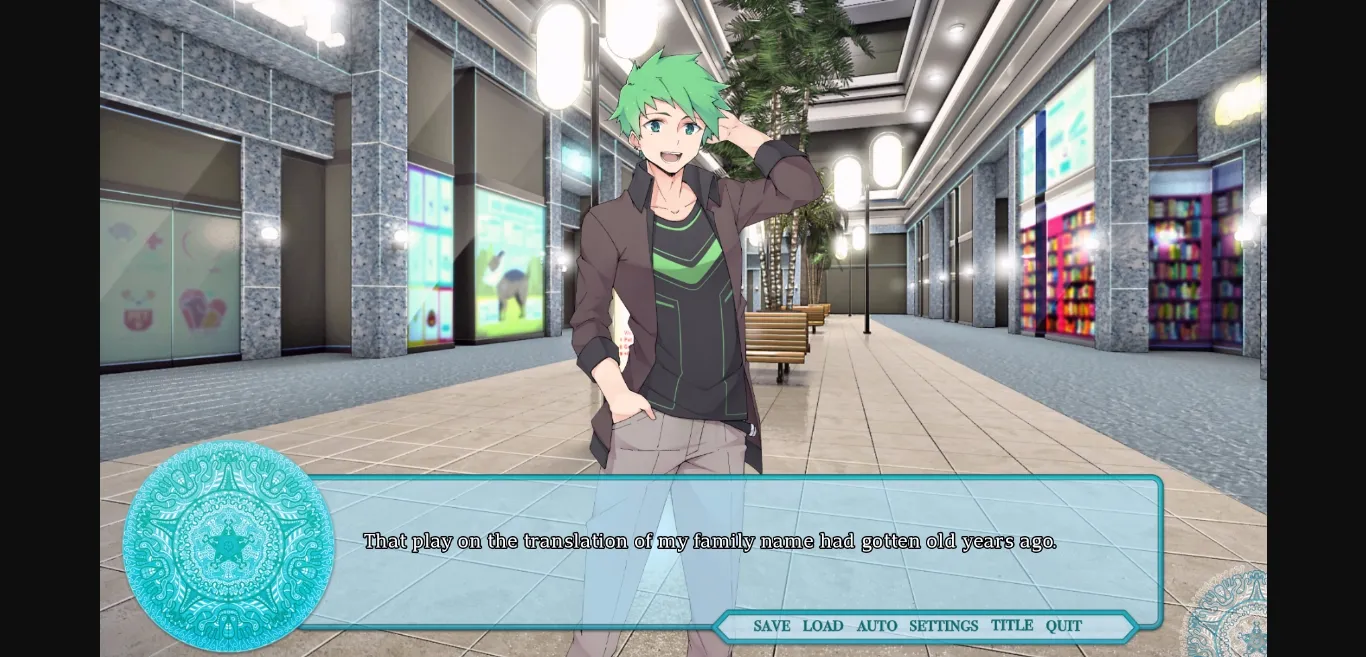The width and height of the screenshot is (1366, 657).
Task: Return to the TITLE screen
Action: [1012, 625]
